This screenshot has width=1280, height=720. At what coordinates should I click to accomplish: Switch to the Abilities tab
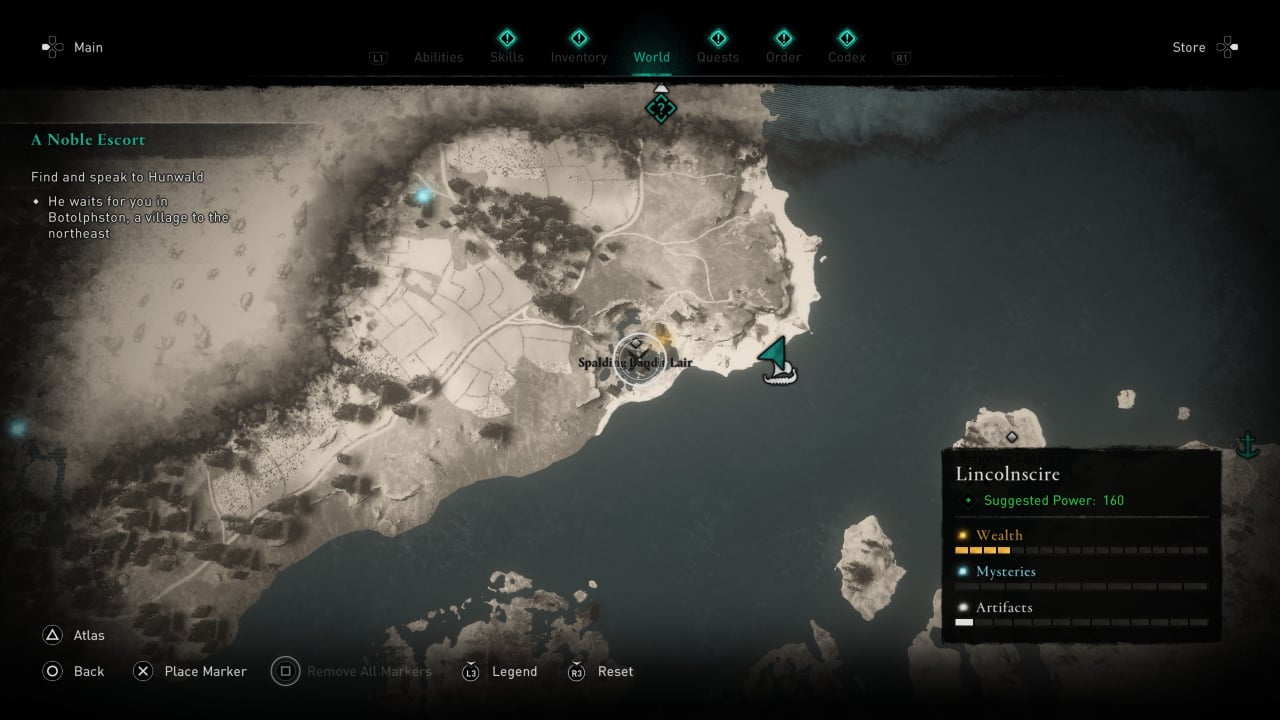[x=438, y=57]
